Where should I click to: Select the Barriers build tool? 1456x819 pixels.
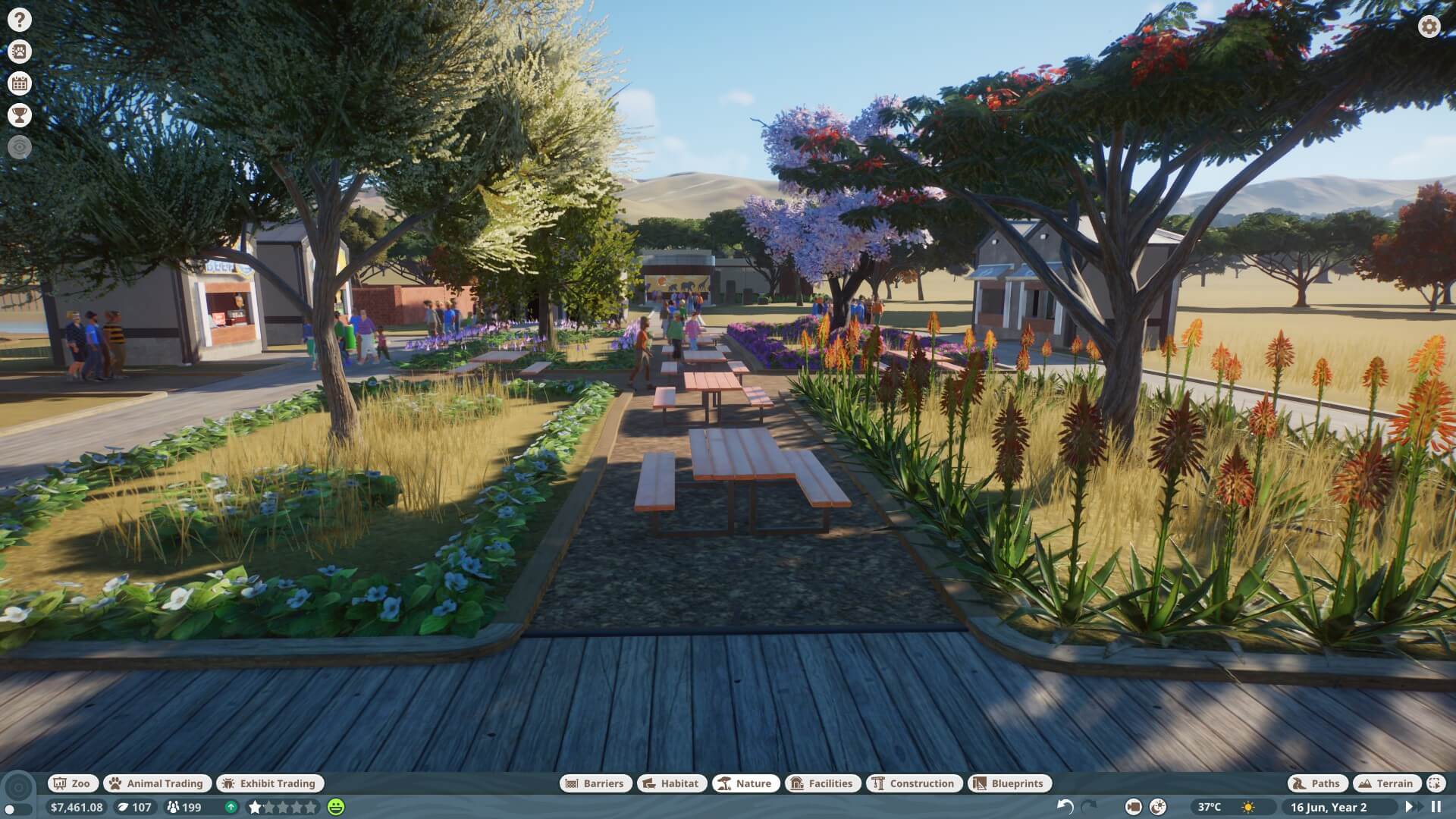point(595,783)
